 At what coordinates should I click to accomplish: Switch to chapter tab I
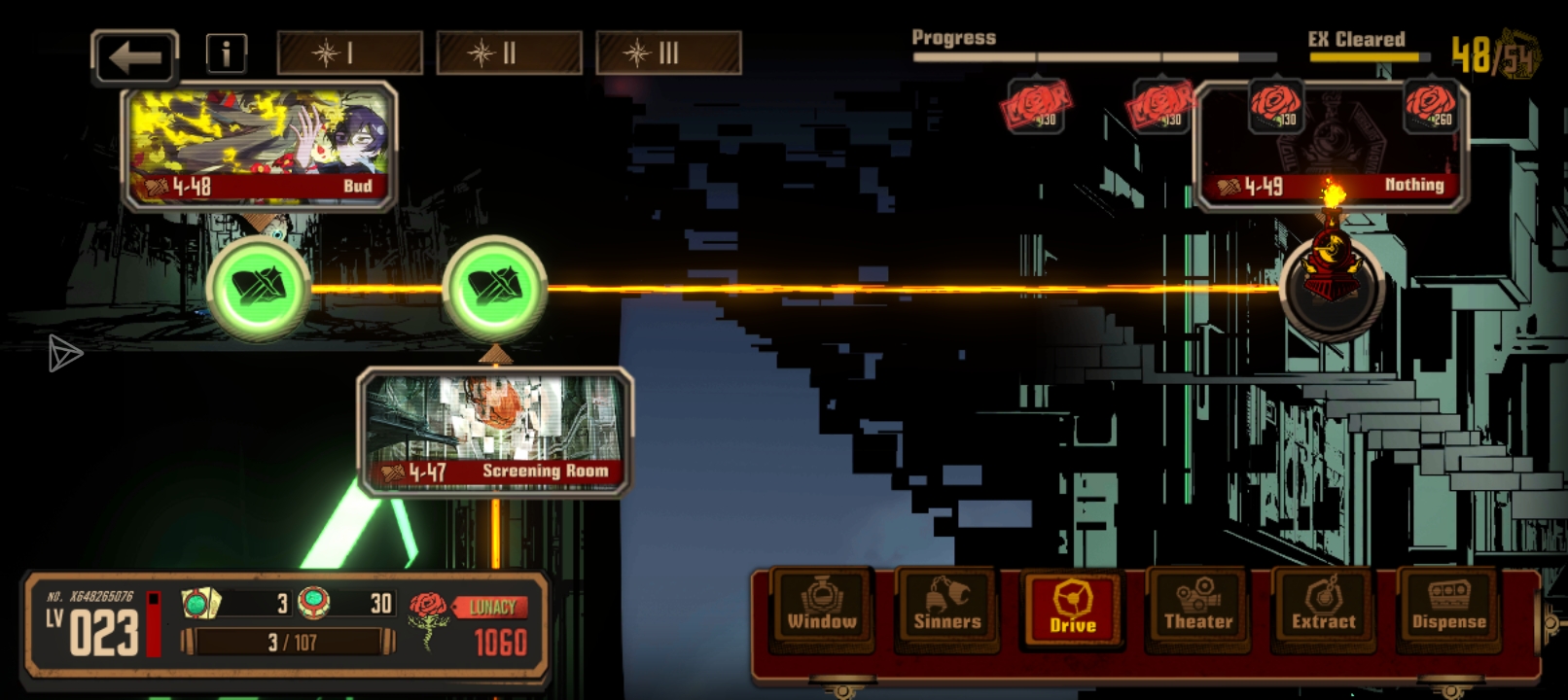pyautogui.click(x=350, y=53)
